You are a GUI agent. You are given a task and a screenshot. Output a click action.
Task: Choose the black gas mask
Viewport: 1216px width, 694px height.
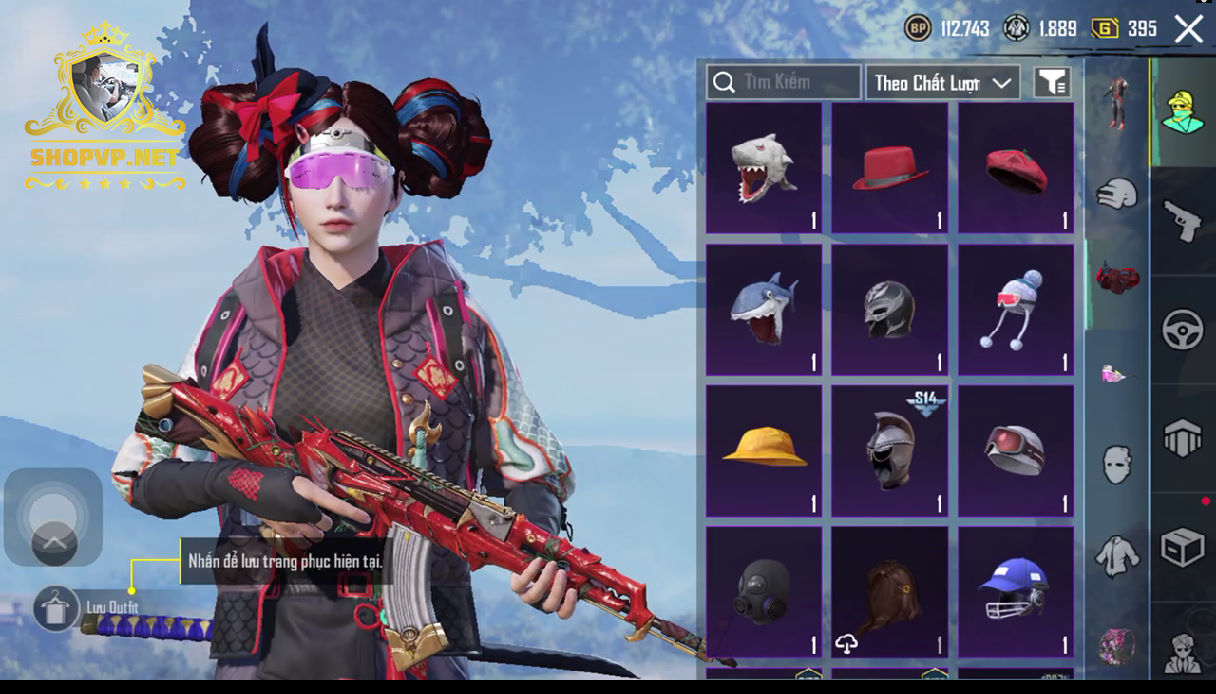[764, 592]
